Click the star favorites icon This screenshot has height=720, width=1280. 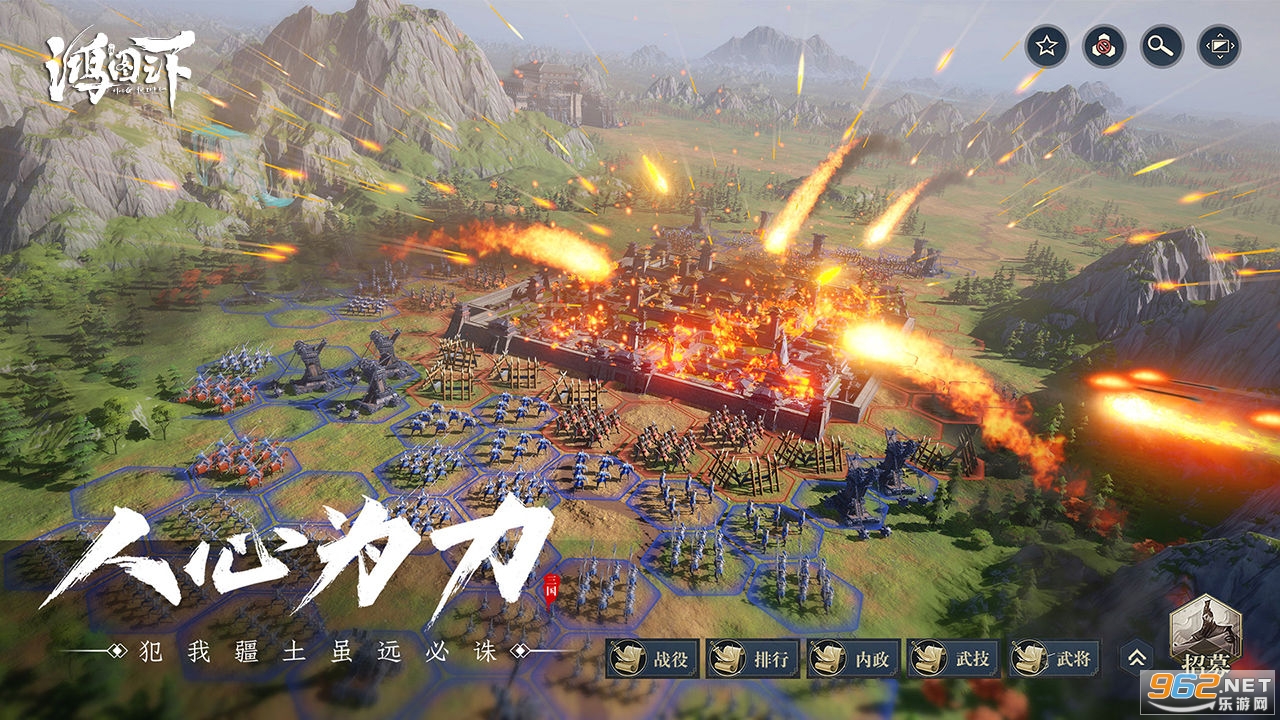click(x=1046, y=46)
